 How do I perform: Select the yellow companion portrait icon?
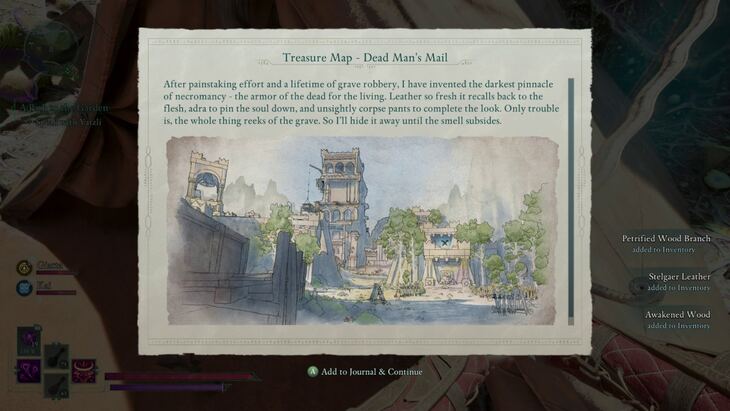(x=23, y=267)
